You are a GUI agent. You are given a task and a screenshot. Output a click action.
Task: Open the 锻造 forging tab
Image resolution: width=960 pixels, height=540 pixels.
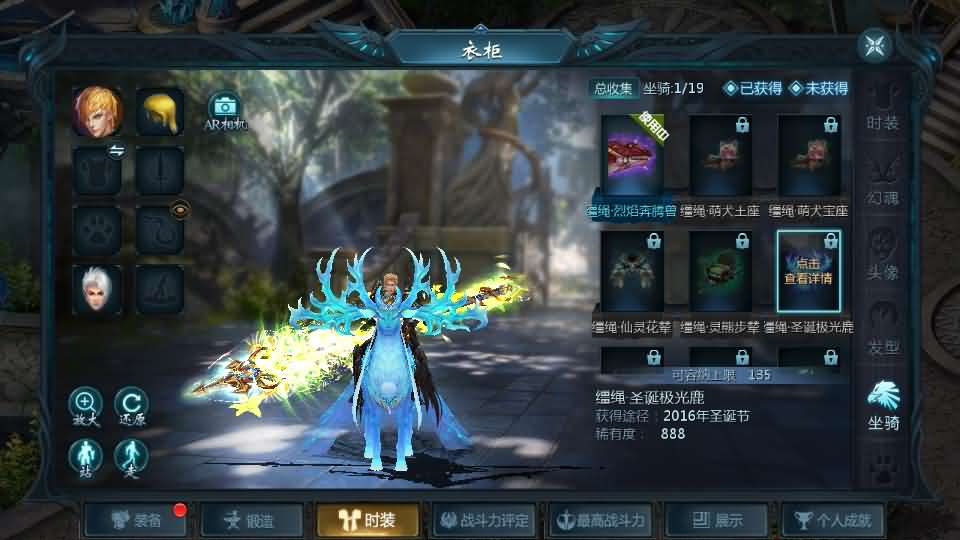click(x=250, y=520)
